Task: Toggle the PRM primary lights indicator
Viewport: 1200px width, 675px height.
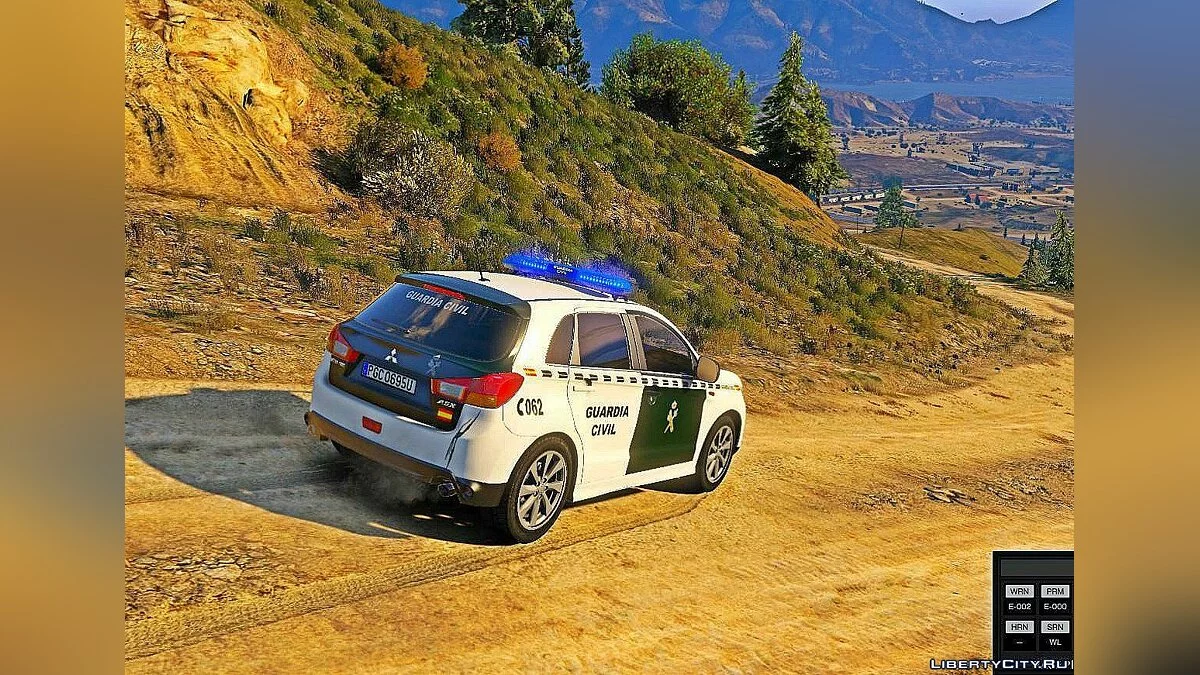Action: (x=1054, y=591)
